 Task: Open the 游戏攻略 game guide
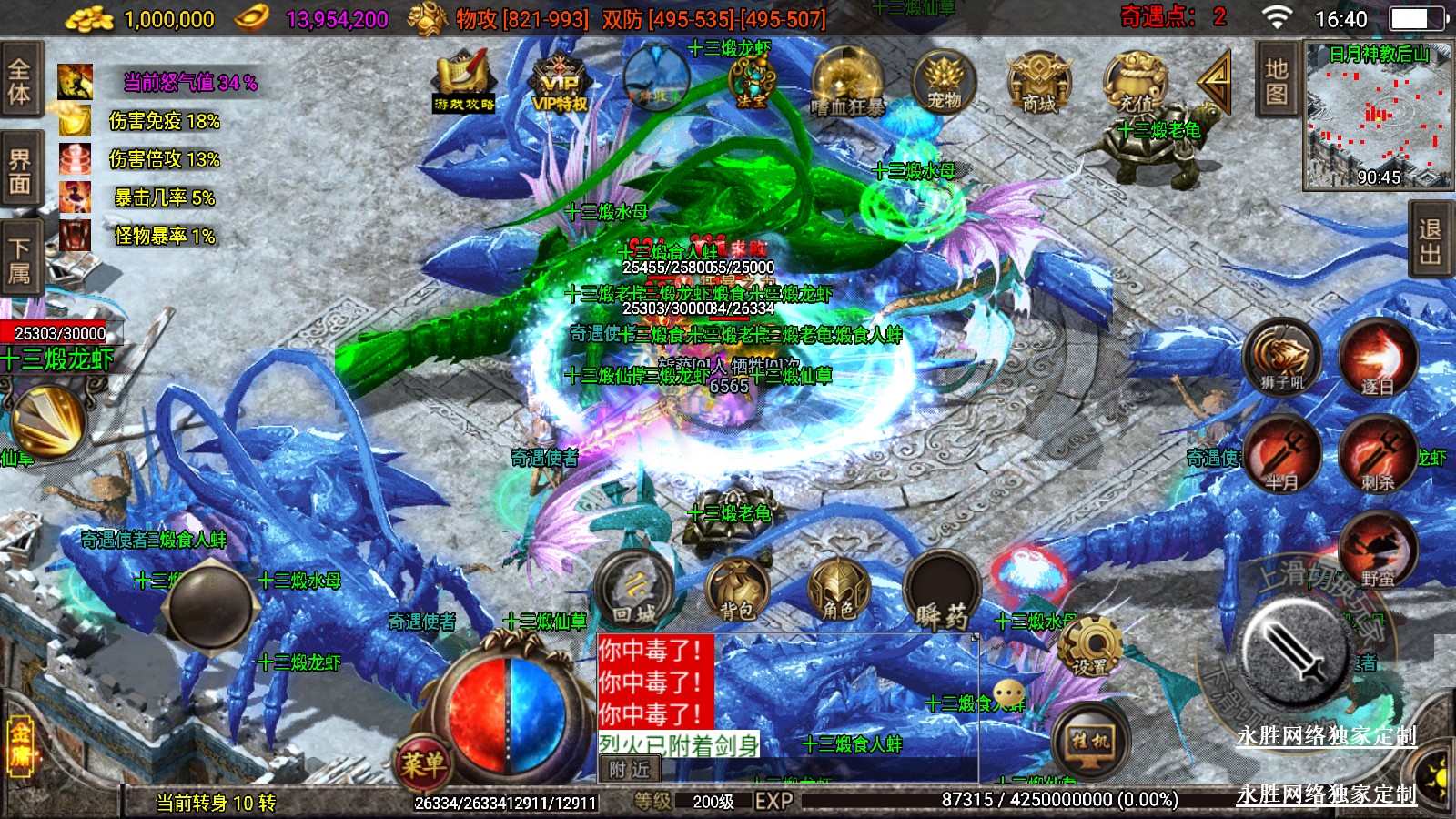coord(464,84)
